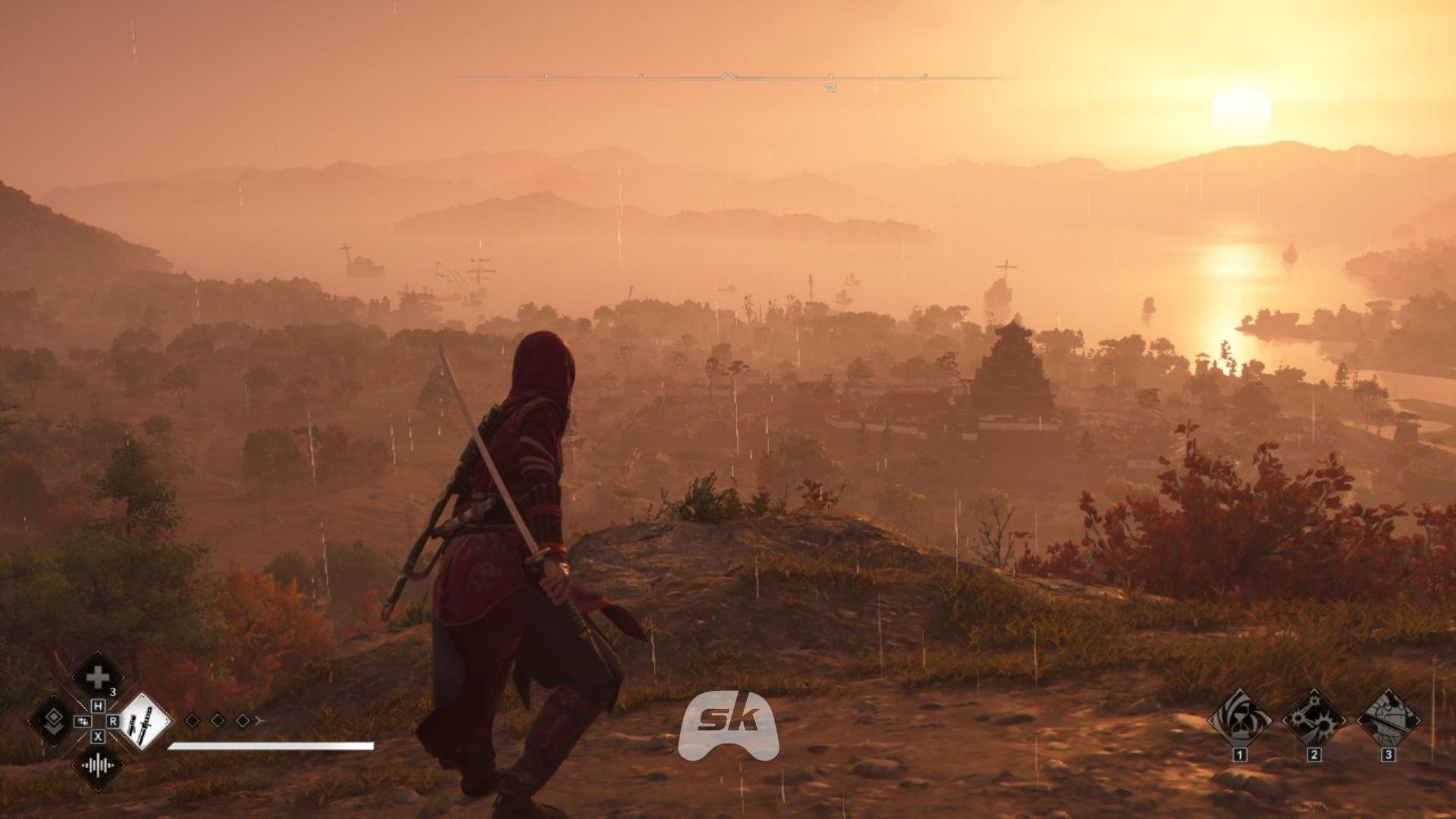The height and width of the screenshot is (819, 1456).
Task: Click the compass bar marker icon
Action: [830, 86]
